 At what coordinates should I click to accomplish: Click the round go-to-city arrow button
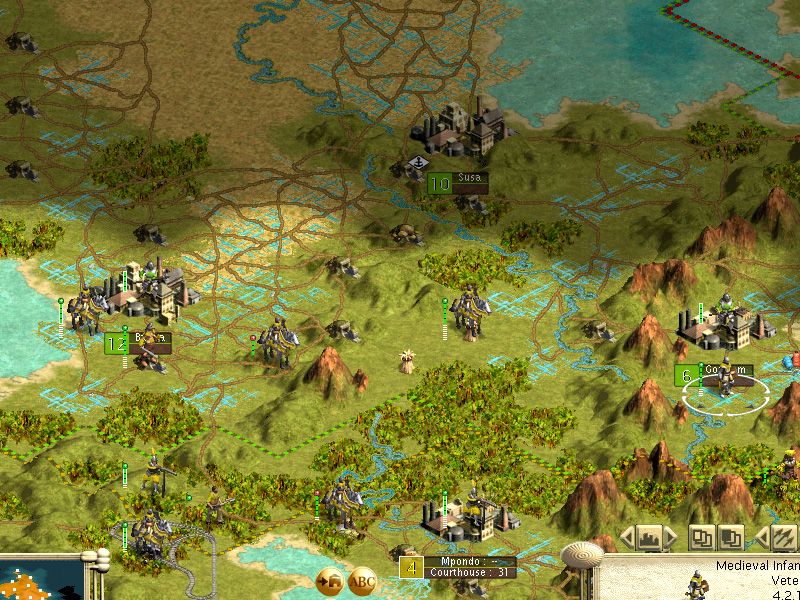tap(330, 581)
